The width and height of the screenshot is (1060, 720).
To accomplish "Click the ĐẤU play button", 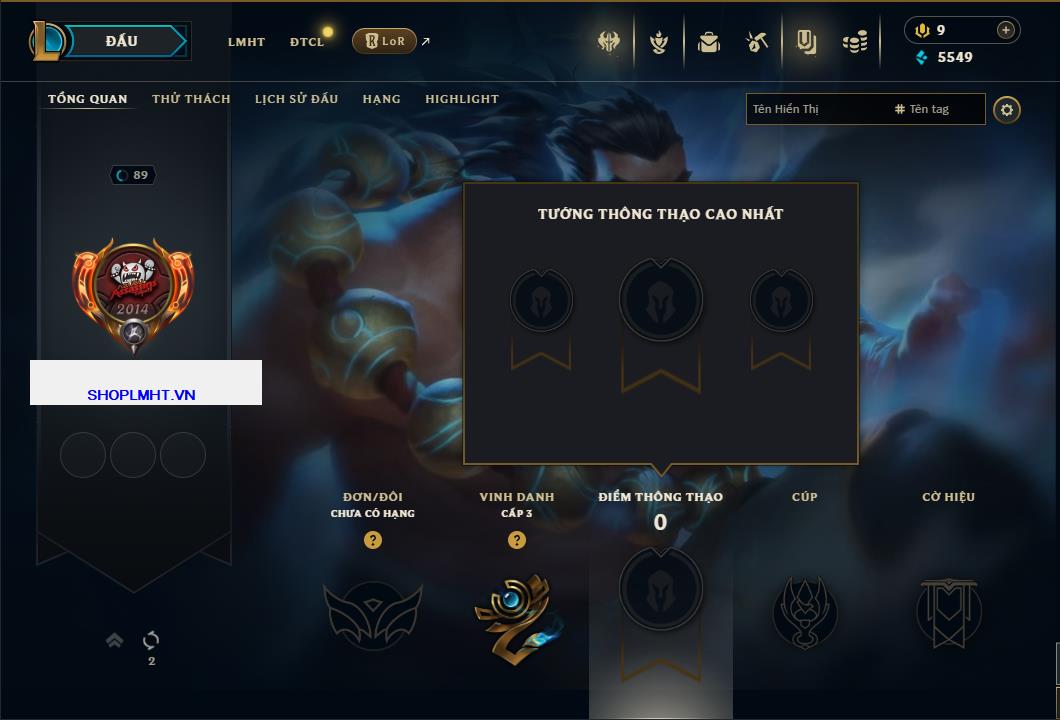I will 122,41.
